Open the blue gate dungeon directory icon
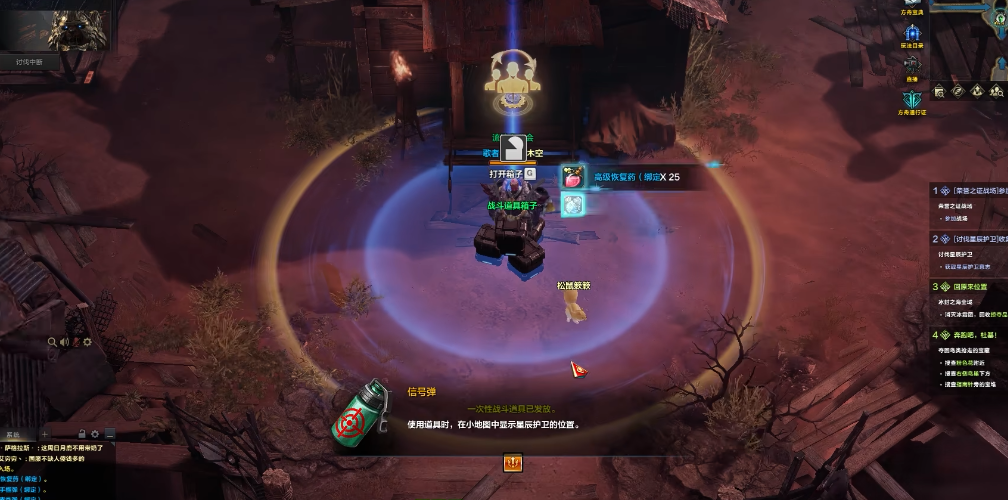The image size is (1008, 500). pos(912,35)
